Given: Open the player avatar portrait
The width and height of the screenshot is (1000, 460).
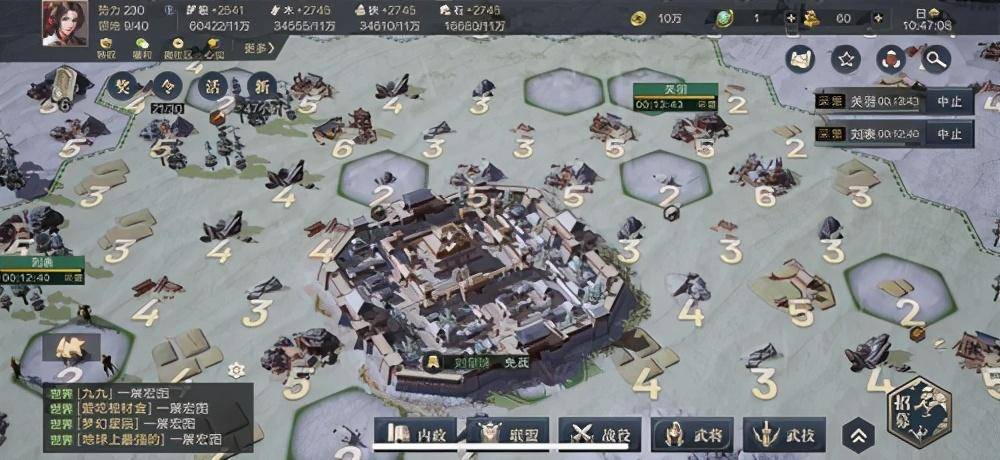Looking at the screenshot, I should 64,22.
